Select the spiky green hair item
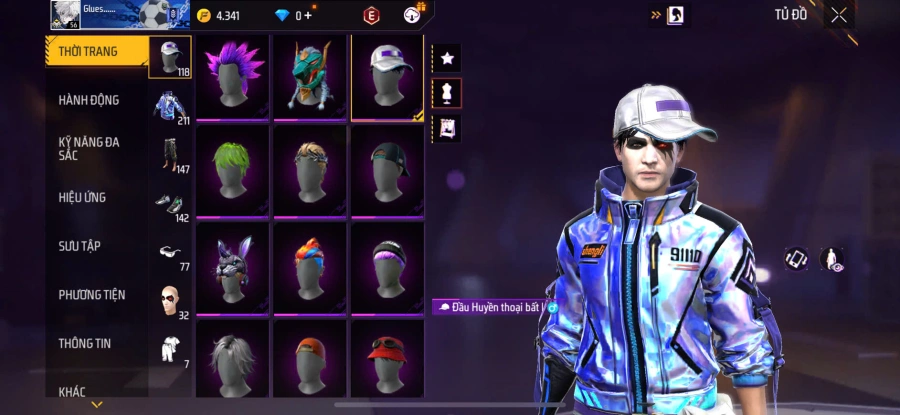The height and width of the screenshot is (415, 900). 232,171
